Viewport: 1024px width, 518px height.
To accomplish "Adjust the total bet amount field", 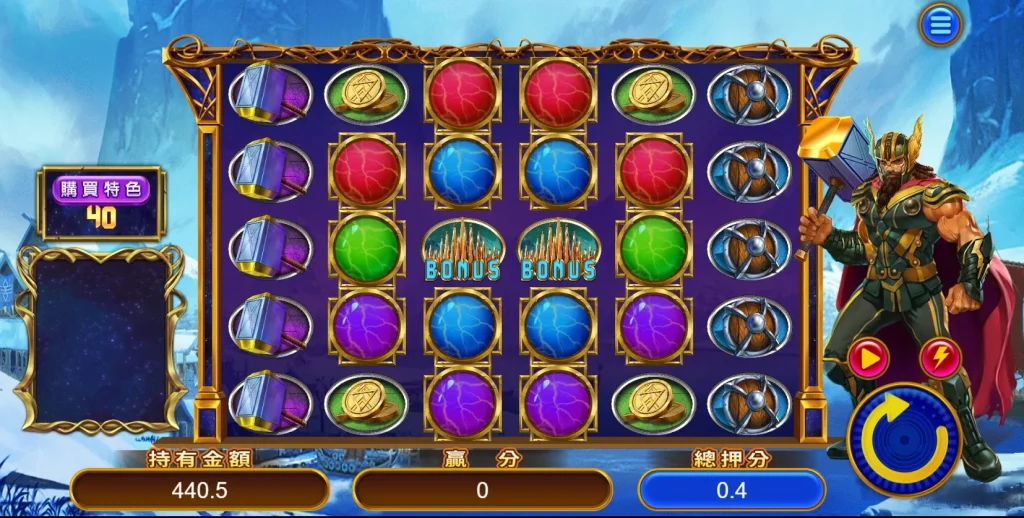I will tap(731, 490).
